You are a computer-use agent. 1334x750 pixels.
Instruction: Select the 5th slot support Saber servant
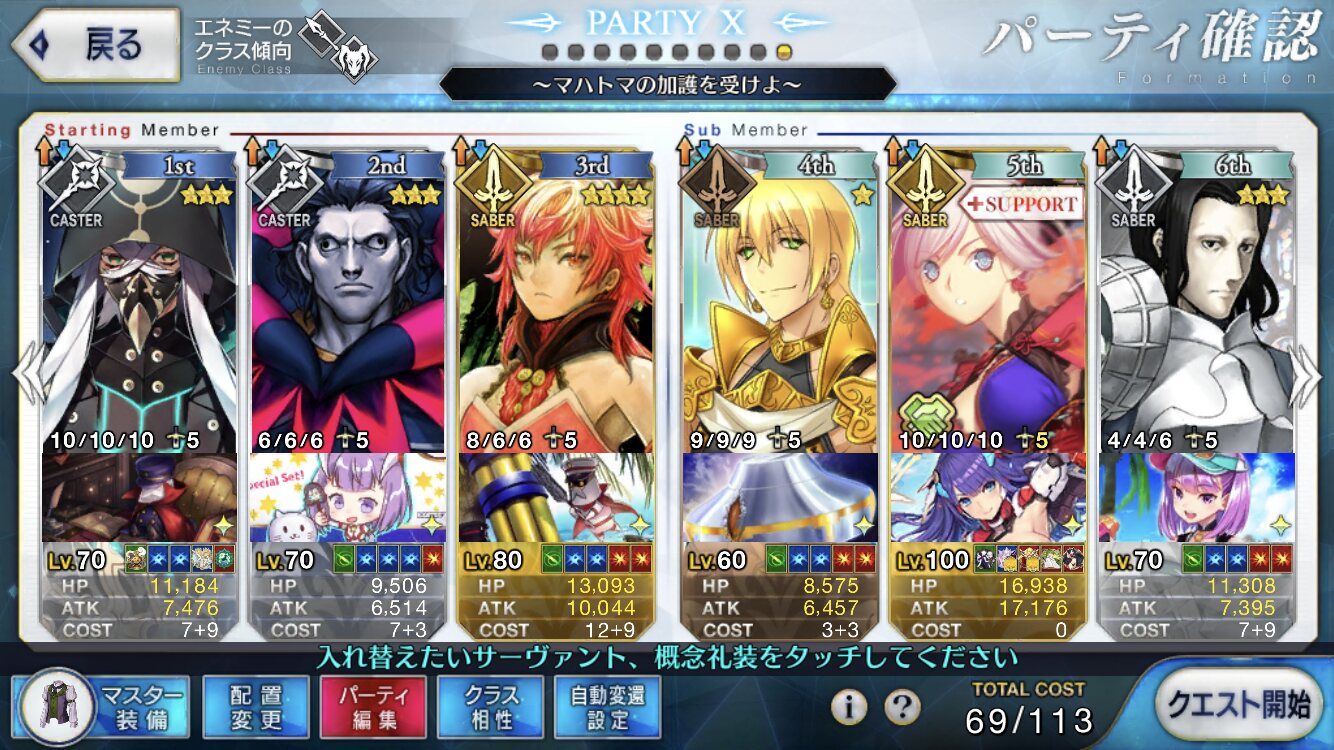click(x=987, y=310)
